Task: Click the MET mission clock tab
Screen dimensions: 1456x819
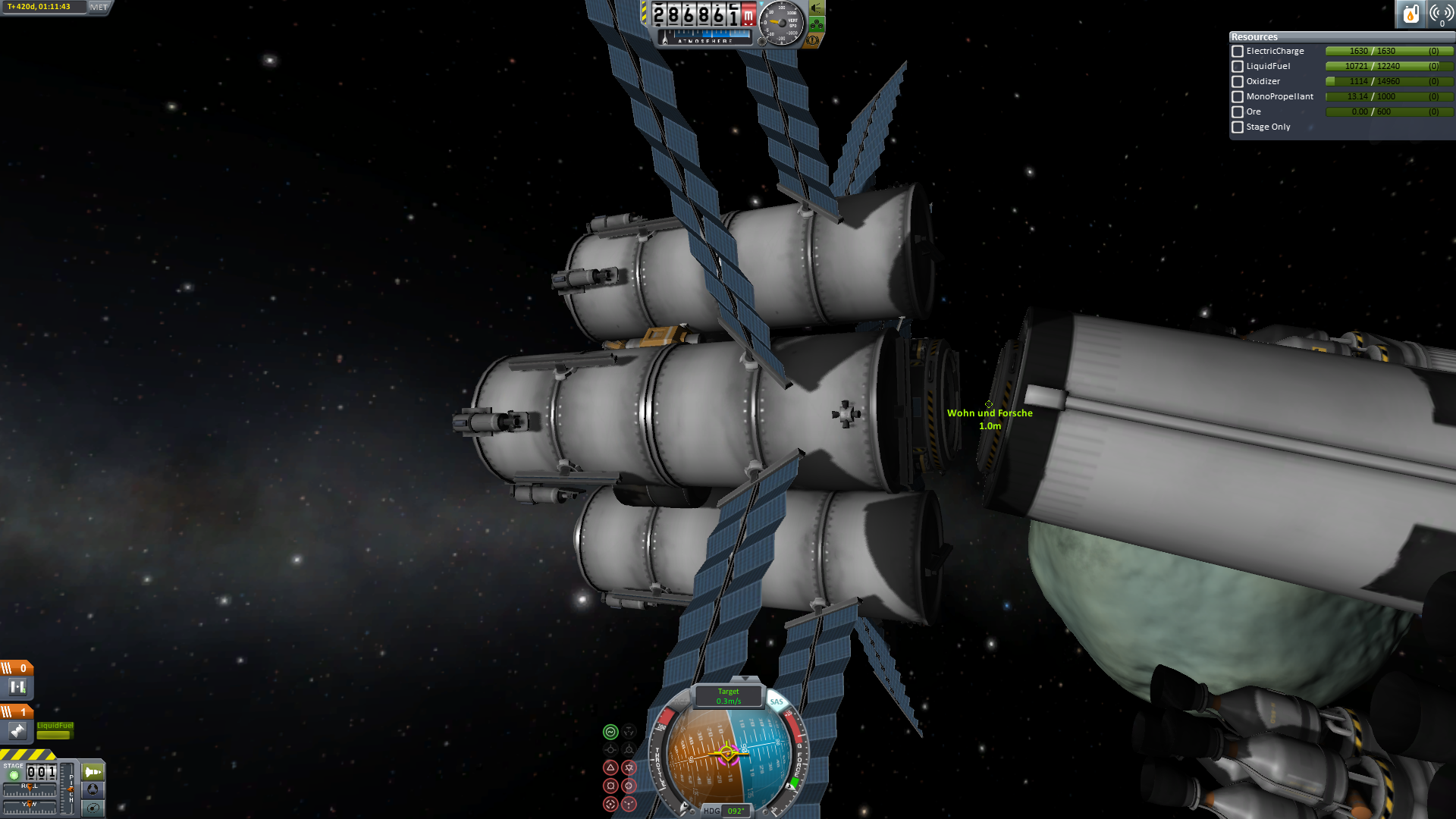Action: point(99,7)
